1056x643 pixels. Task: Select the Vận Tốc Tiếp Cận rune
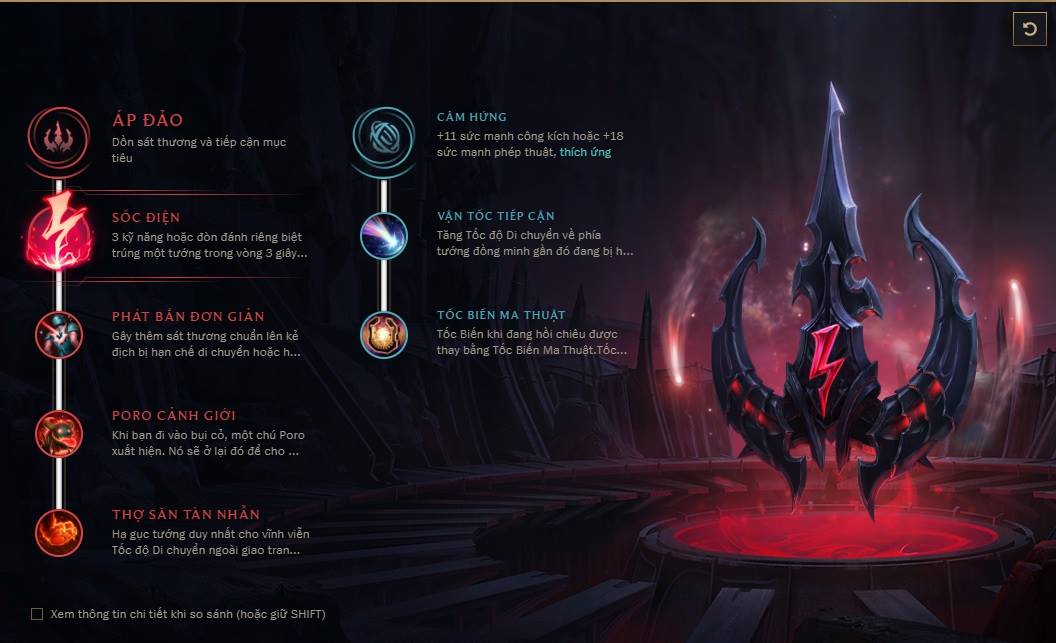pyautogui.click(x=383, y=236)
